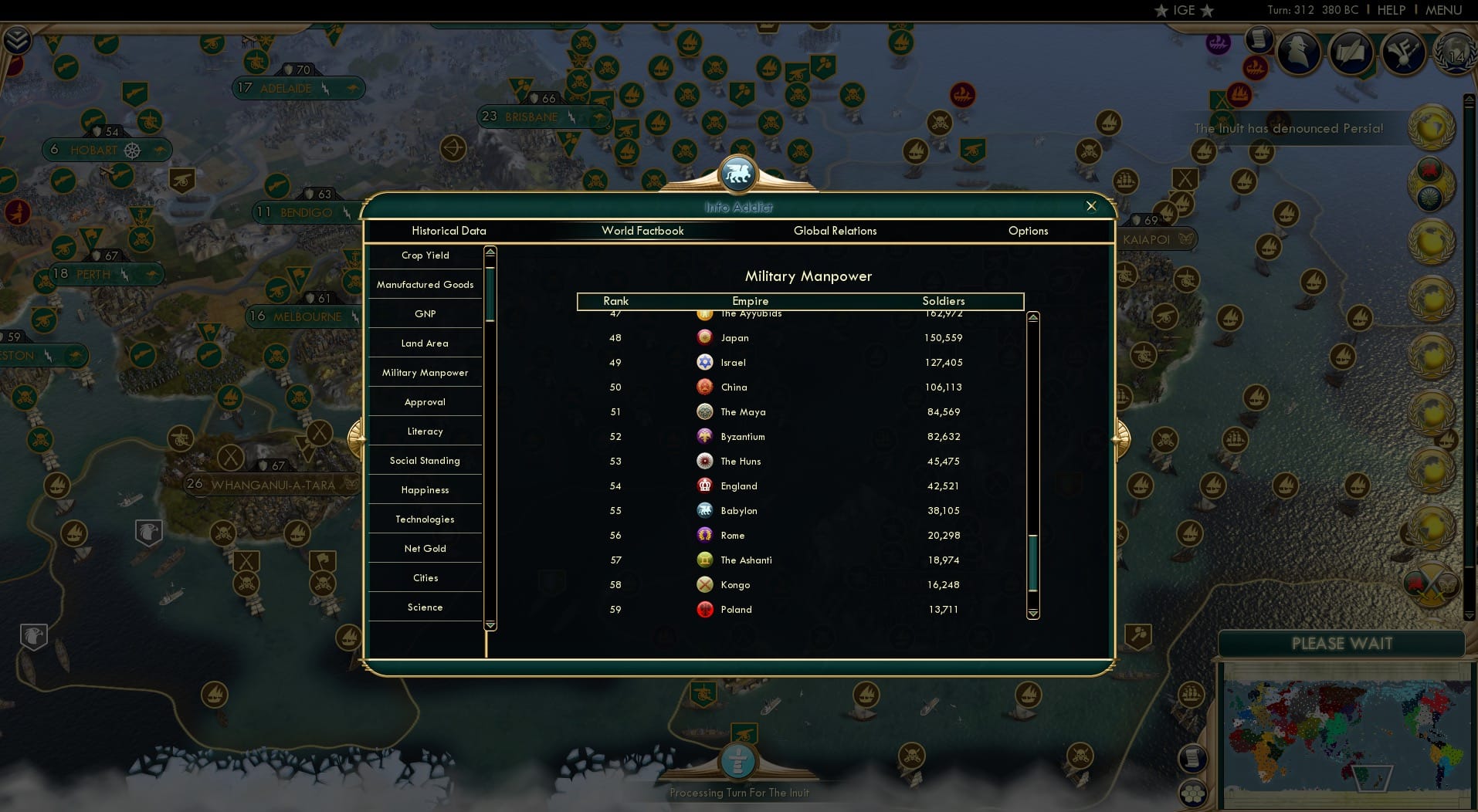The image size is (1478, 812).
Task: Click the scroll-and-quill icon in the top bar
Action: 1350,52
